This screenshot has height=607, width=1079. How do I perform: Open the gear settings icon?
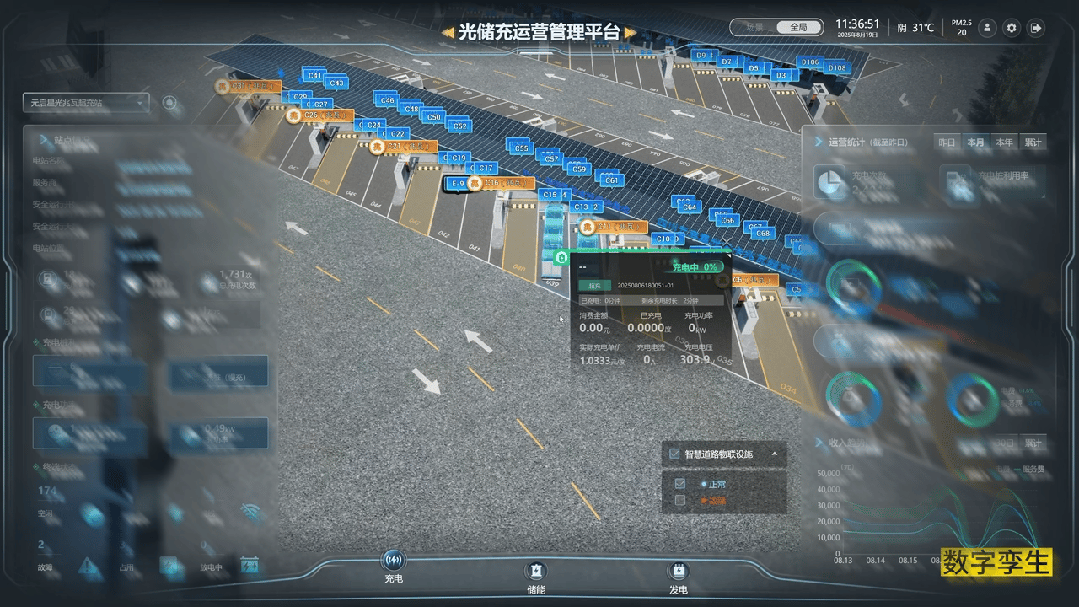(1011, 28)
